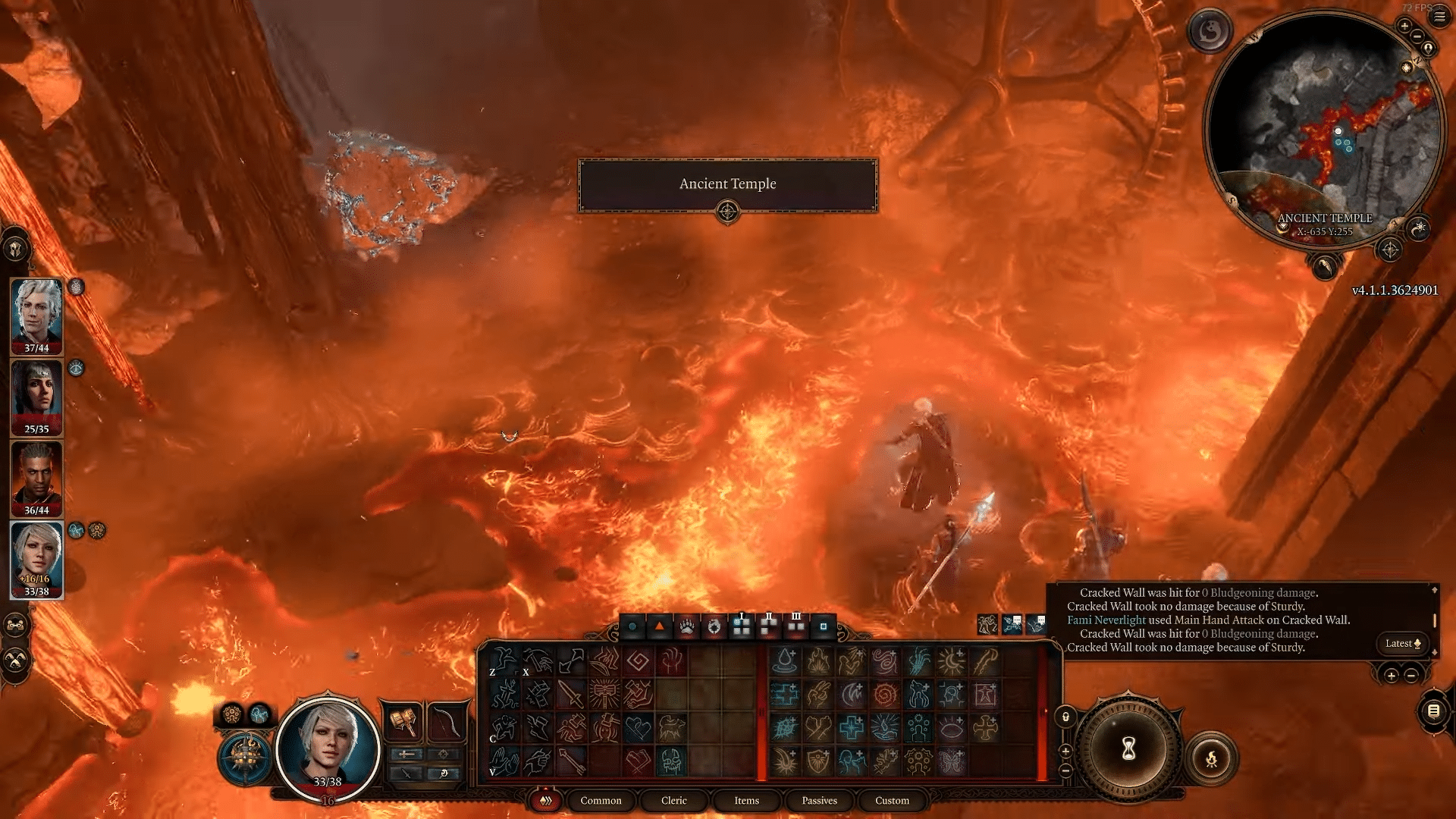Click the sort arrow beside the Latest label

(1418, 643)
